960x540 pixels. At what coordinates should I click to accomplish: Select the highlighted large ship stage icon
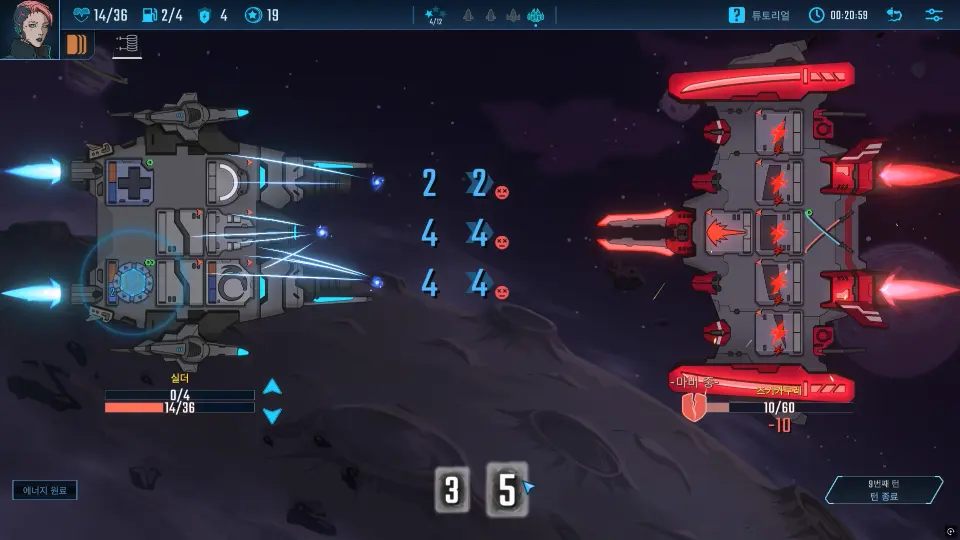pyautogui.click(x=536, y=15)
